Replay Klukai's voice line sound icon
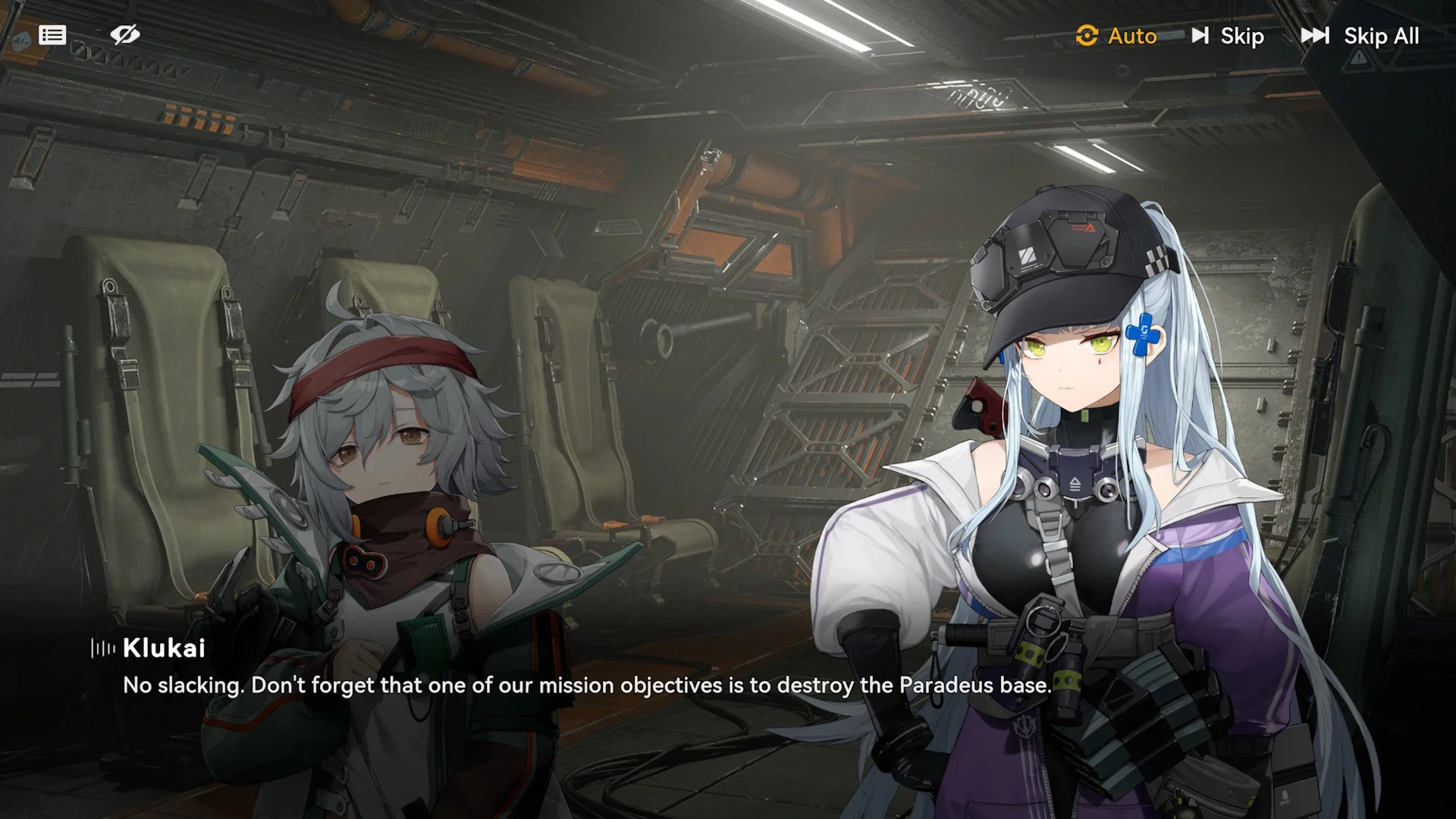The image size is (1456, 819). tap(103, 648)
